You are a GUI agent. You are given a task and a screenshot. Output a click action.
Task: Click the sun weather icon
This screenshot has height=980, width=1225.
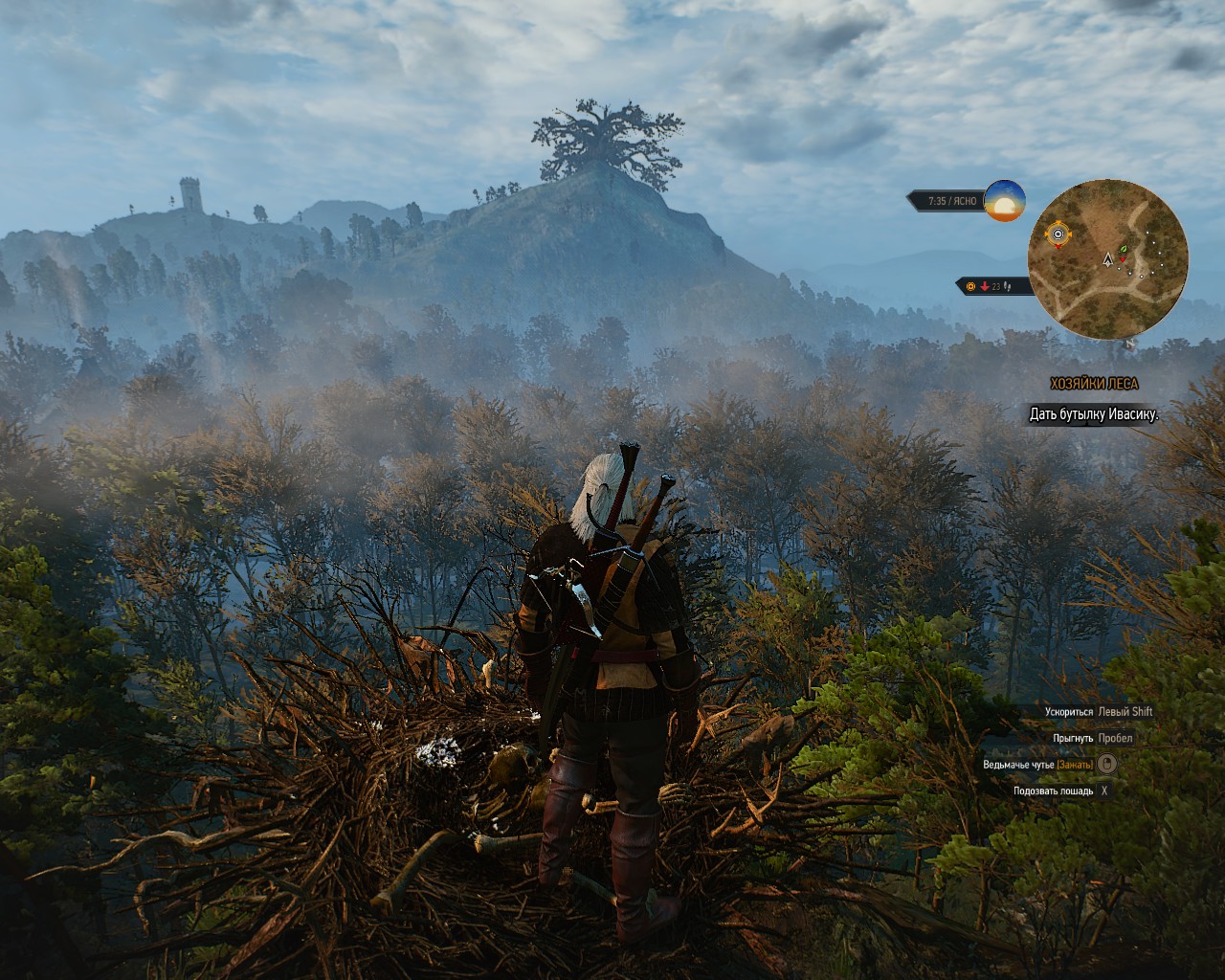(x=1004, y=201)
